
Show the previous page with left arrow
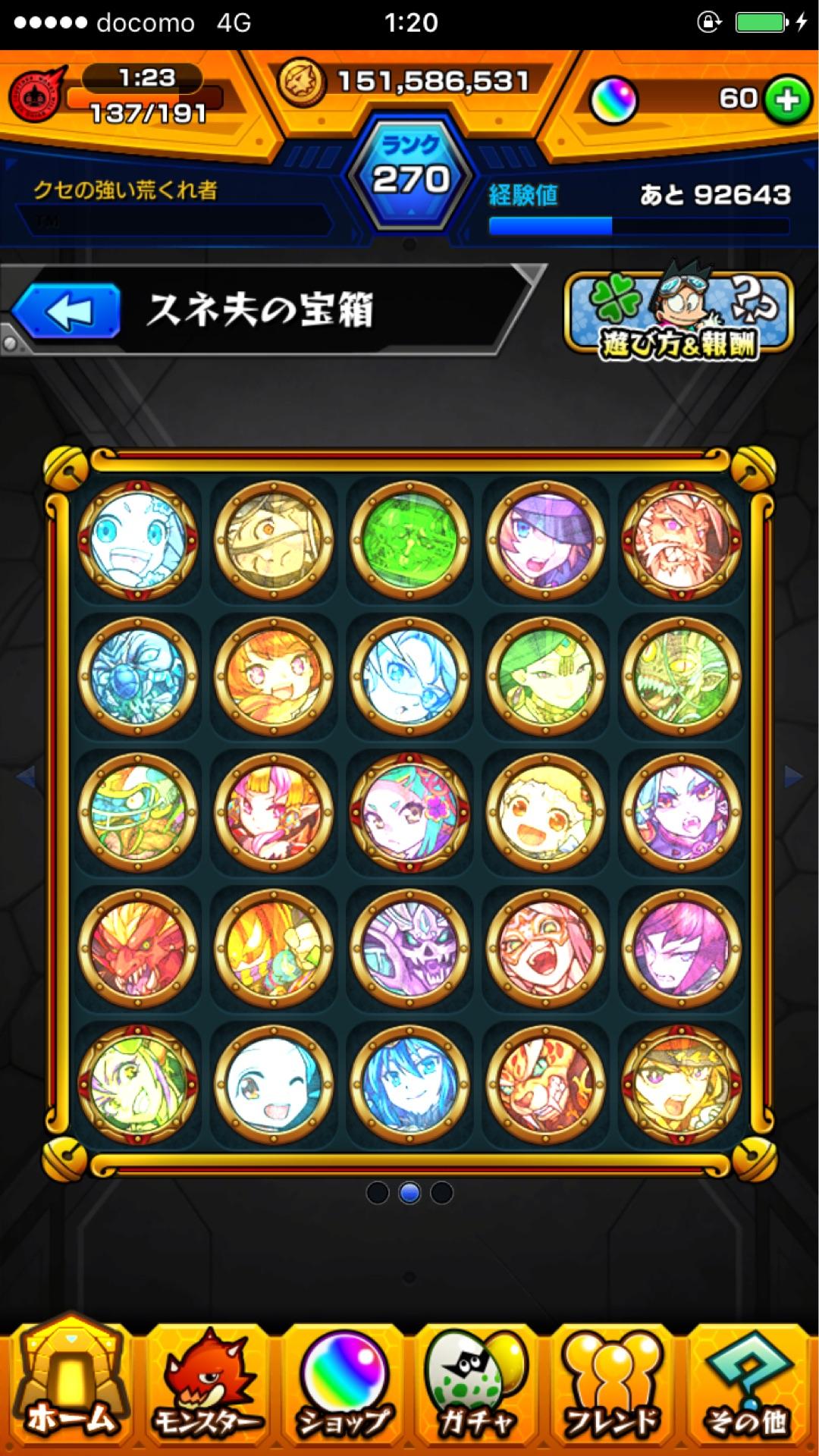tap(25, 777)
